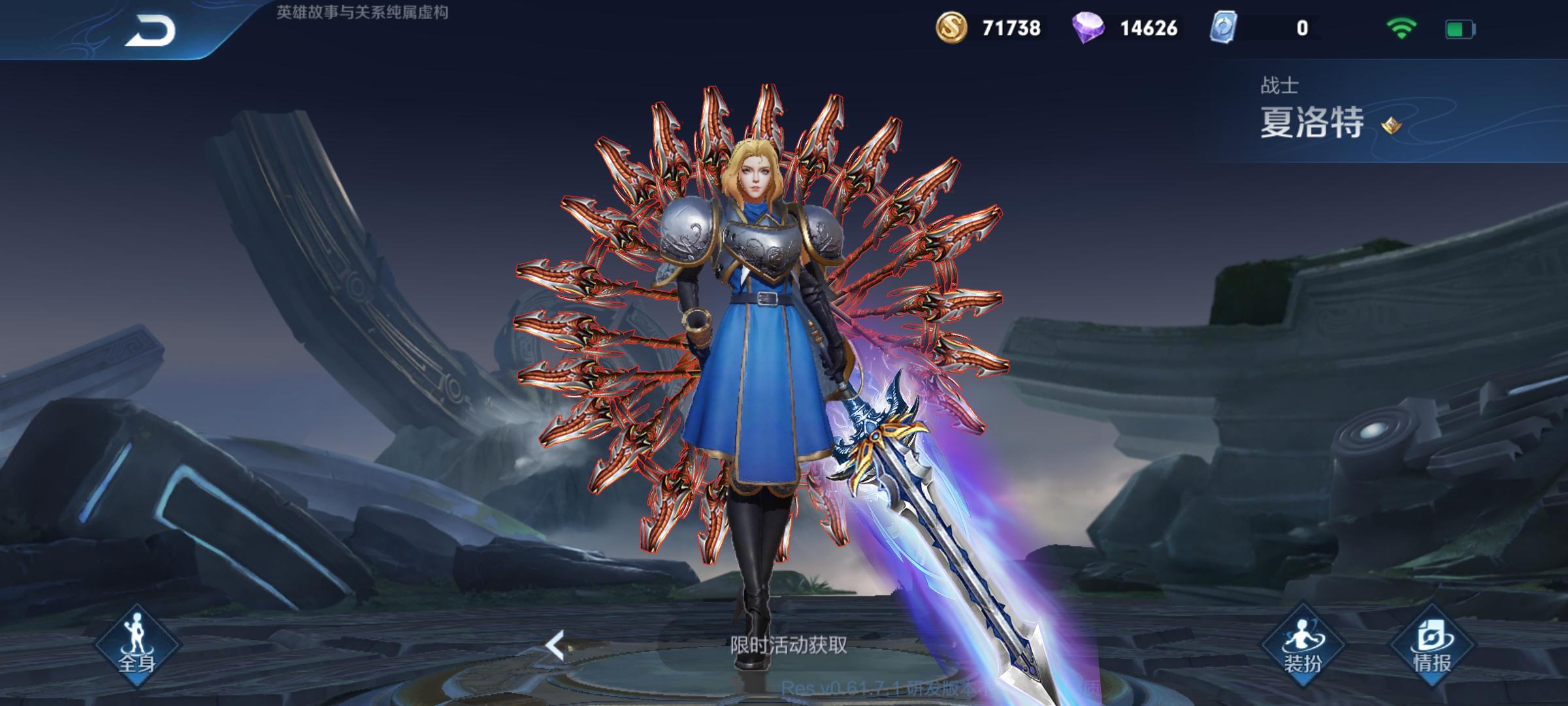
Task: Click the gold badge beside 夏洛特
Action: (1390, 125)
